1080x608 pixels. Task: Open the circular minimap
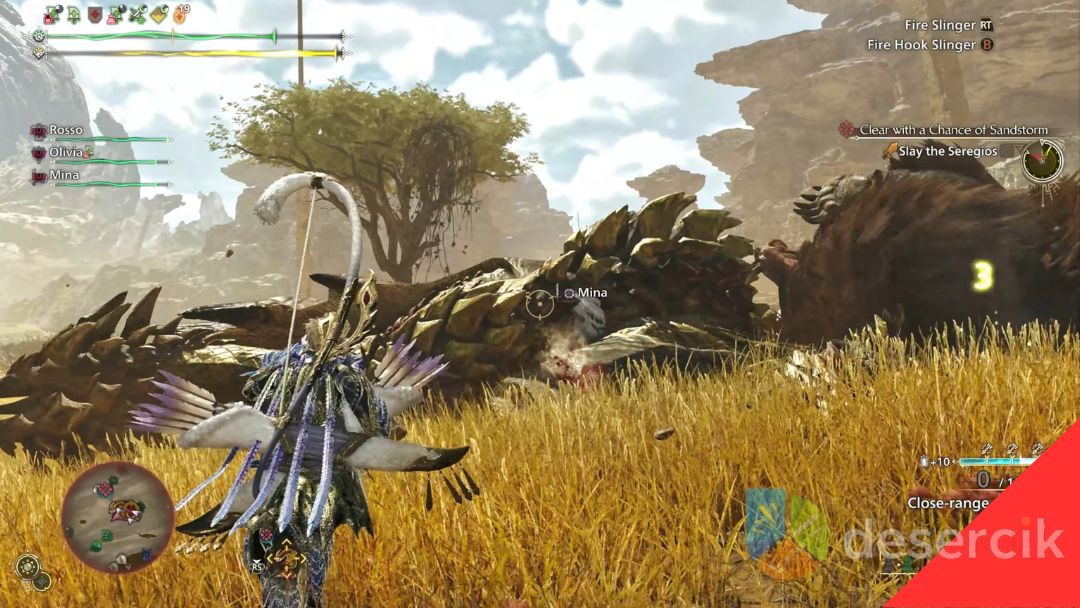coord(117,516)
